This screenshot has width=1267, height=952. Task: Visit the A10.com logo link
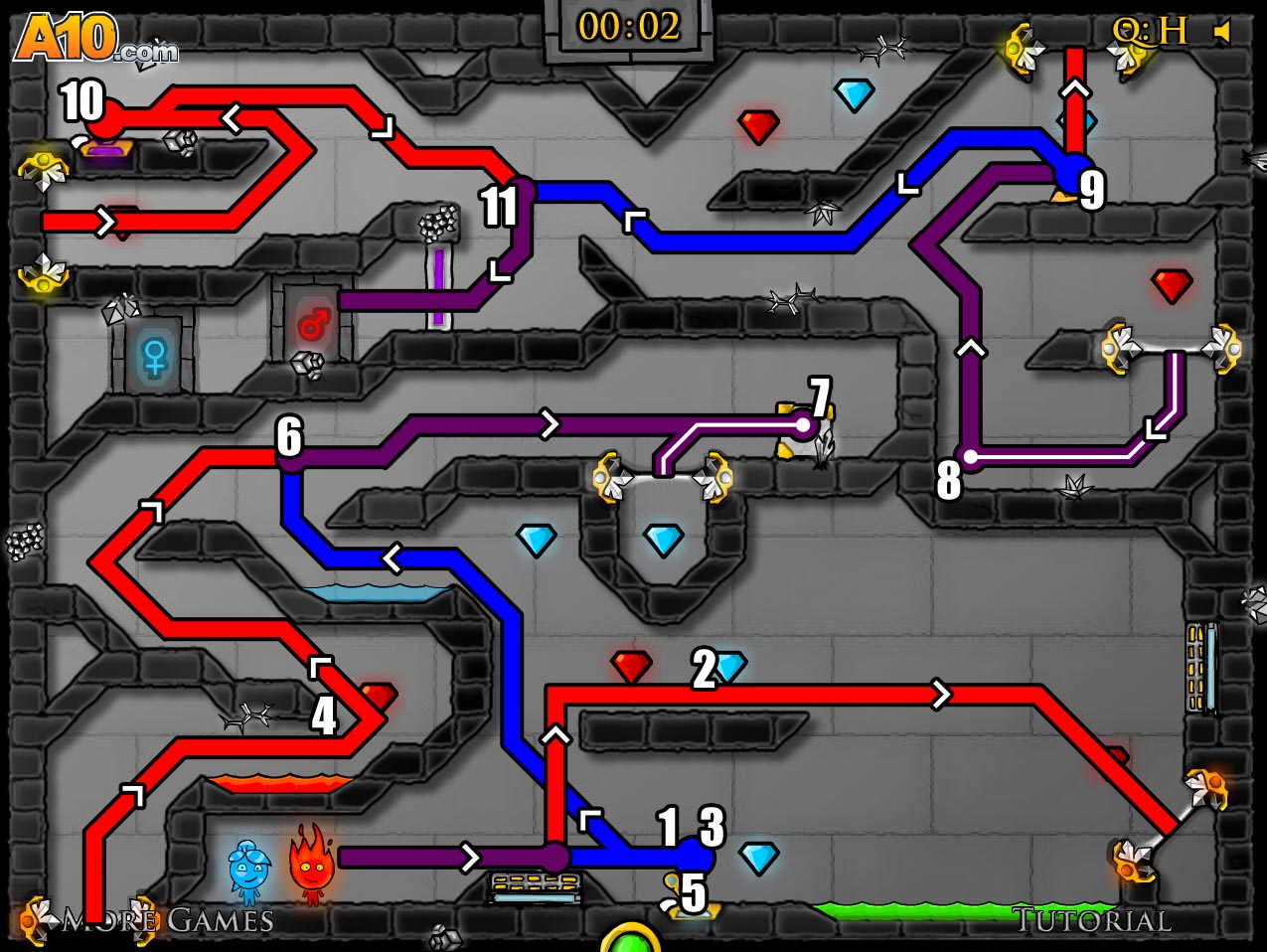point(94,40)
